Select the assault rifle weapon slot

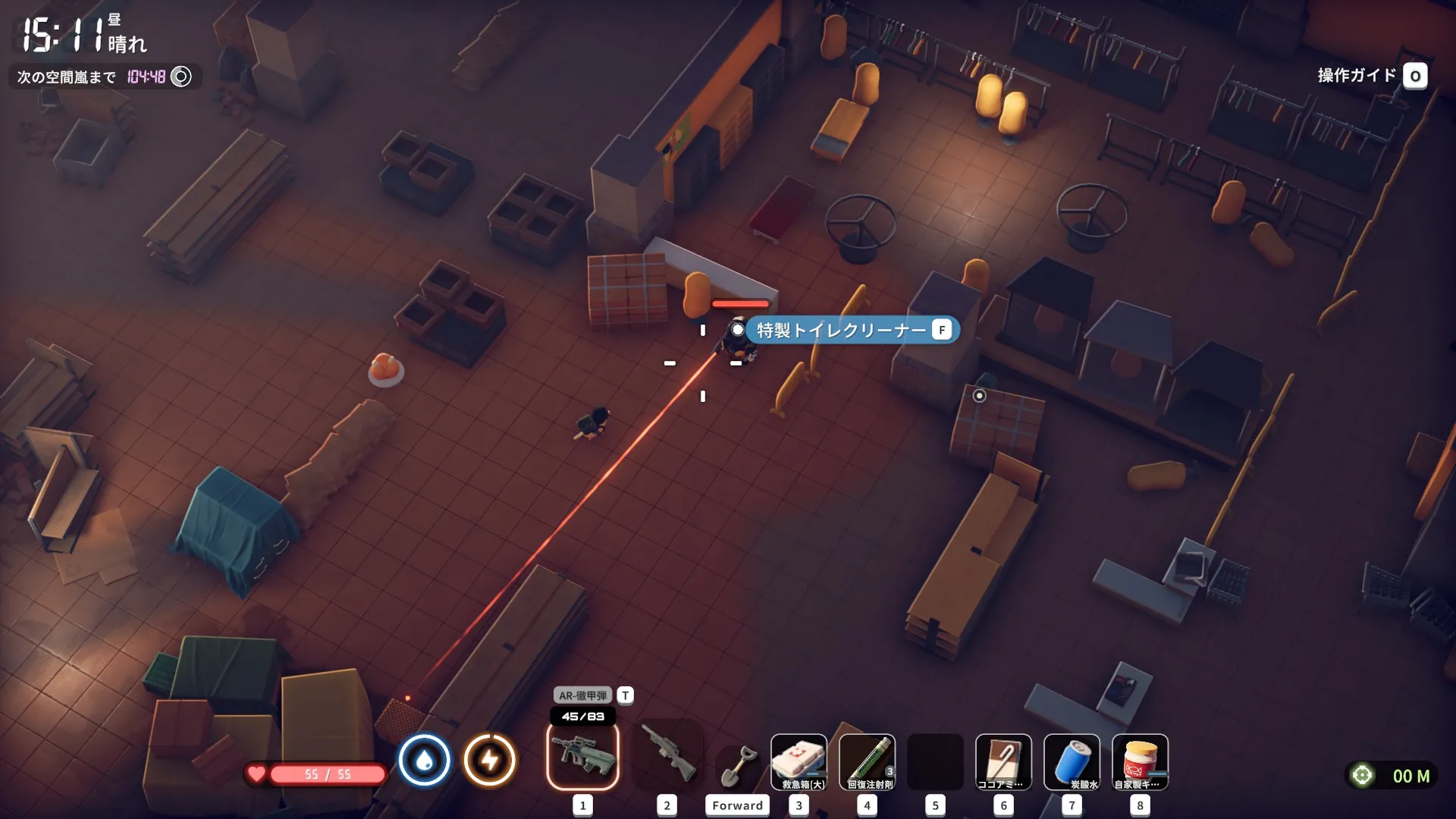(x=582, y=757)
